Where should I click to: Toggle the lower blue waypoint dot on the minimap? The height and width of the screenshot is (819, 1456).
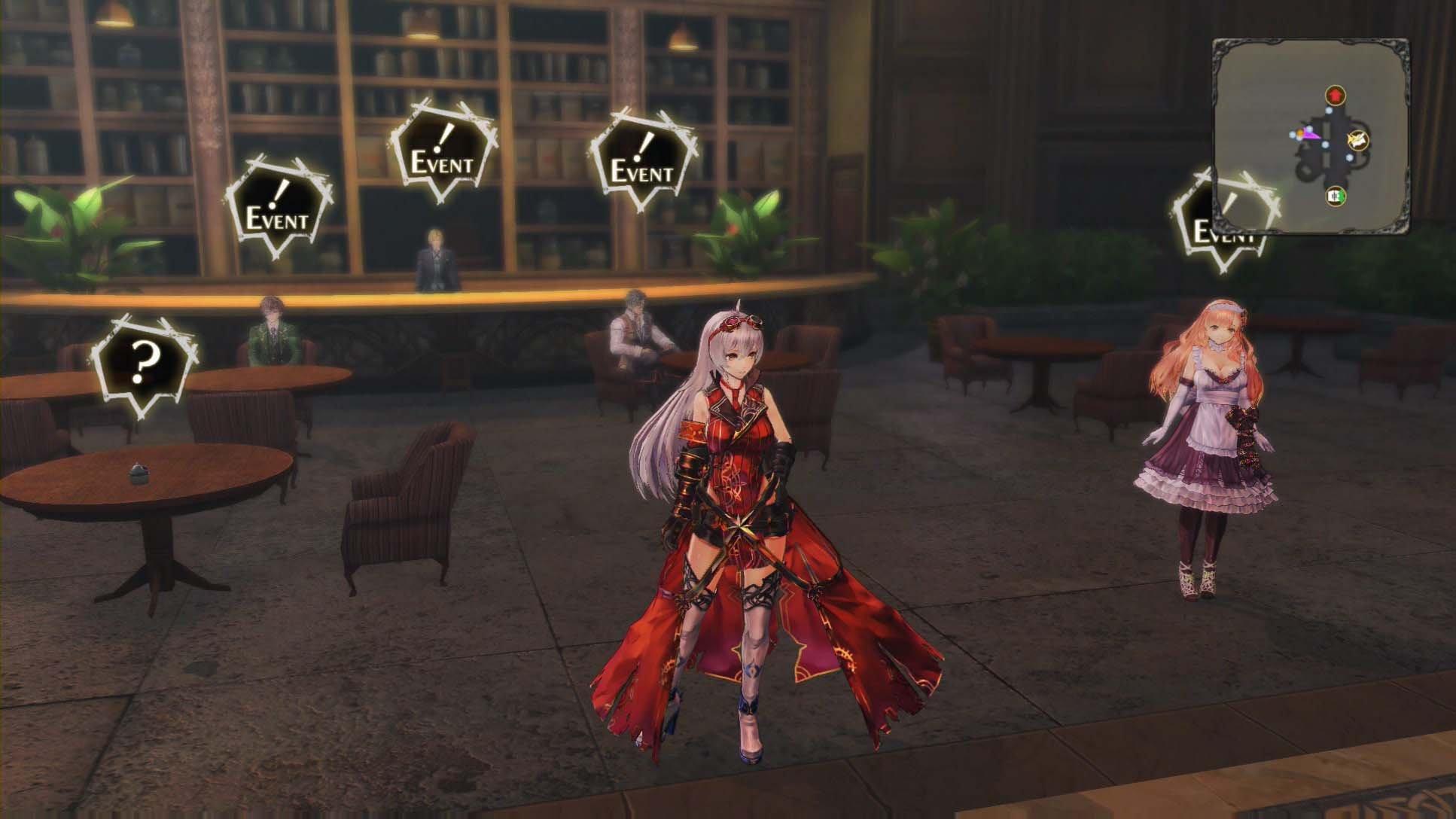(x=1348, y=157)
